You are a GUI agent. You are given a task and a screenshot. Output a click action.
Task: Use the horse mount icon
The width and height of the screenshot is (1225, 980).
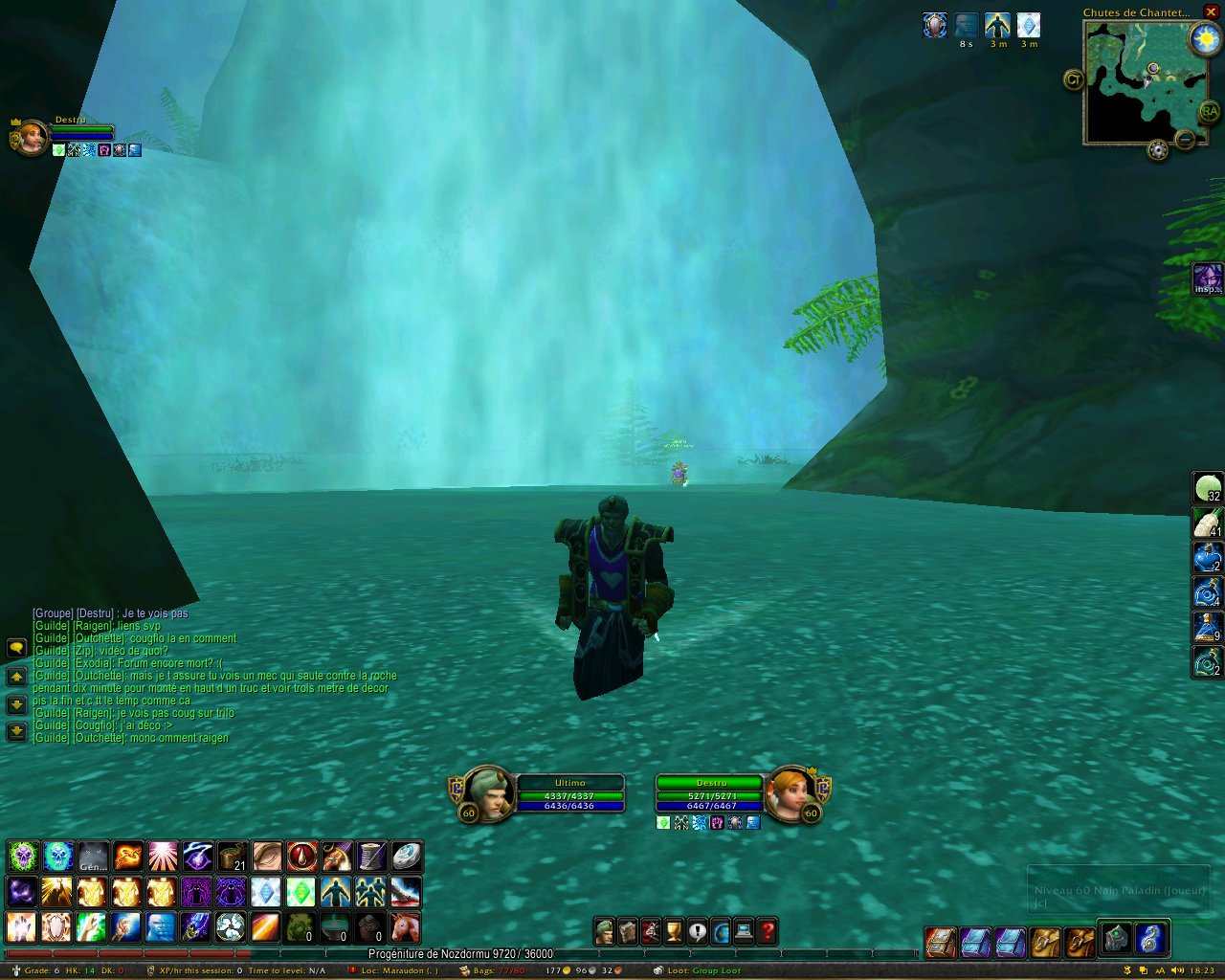pos(405,926)
